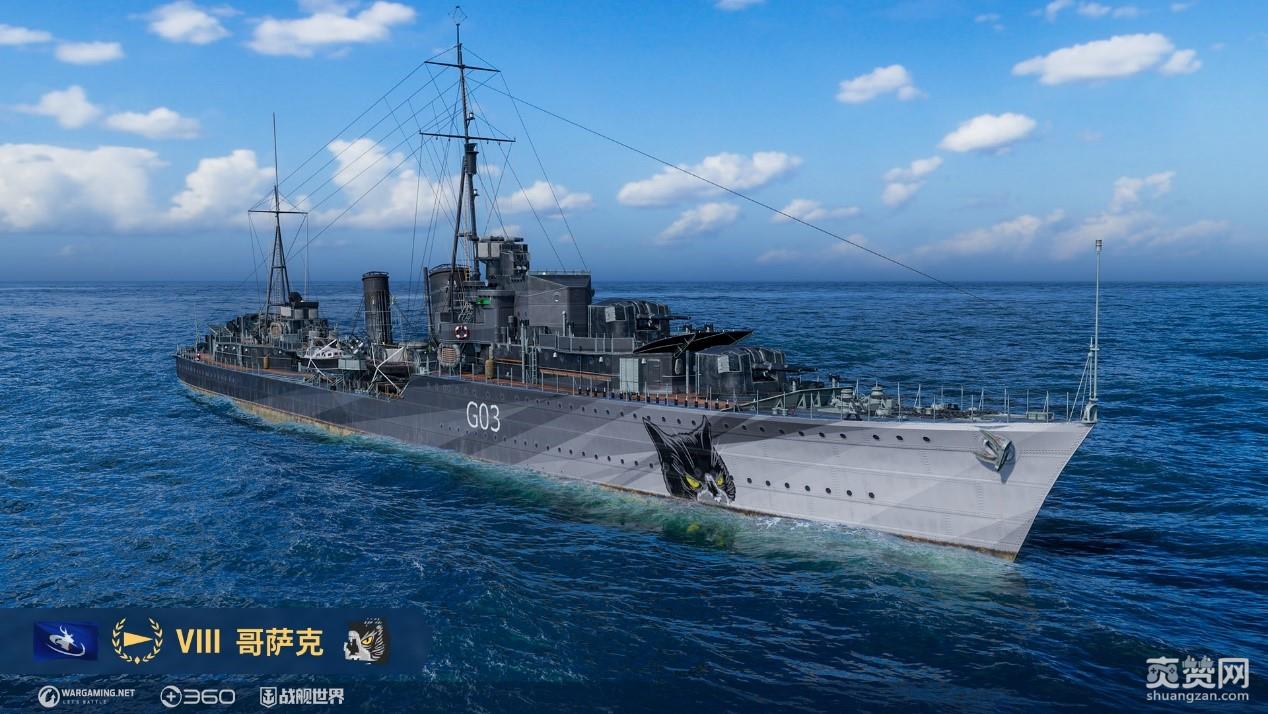Select the ship name 哥萨克 label

coord(280,642)
